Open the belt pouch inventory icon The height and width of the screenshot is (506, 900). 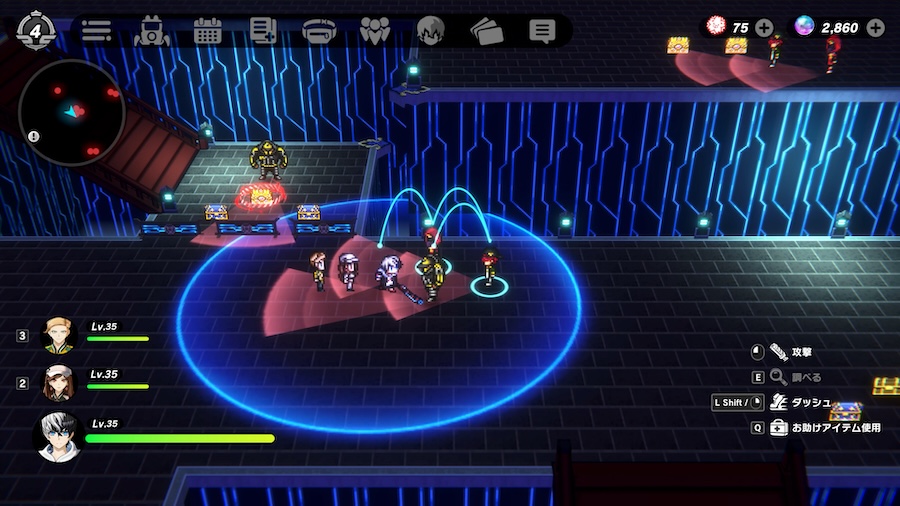click(319, 30)
